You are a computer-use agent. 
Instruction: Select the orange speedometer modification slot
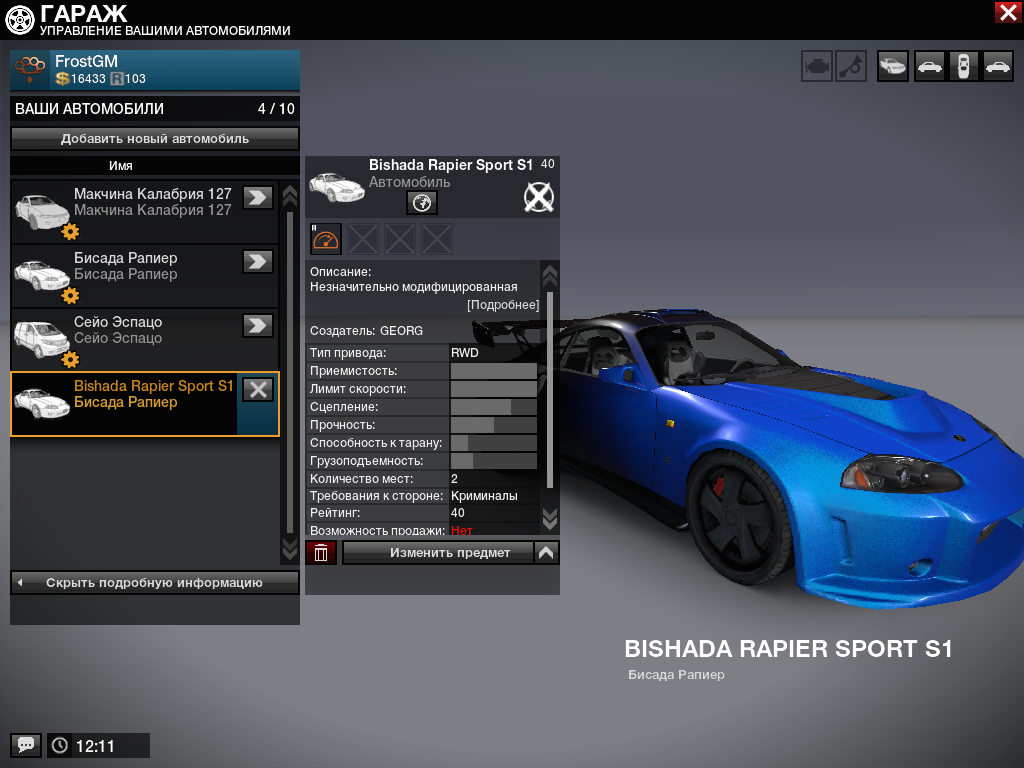click(326, 239)
